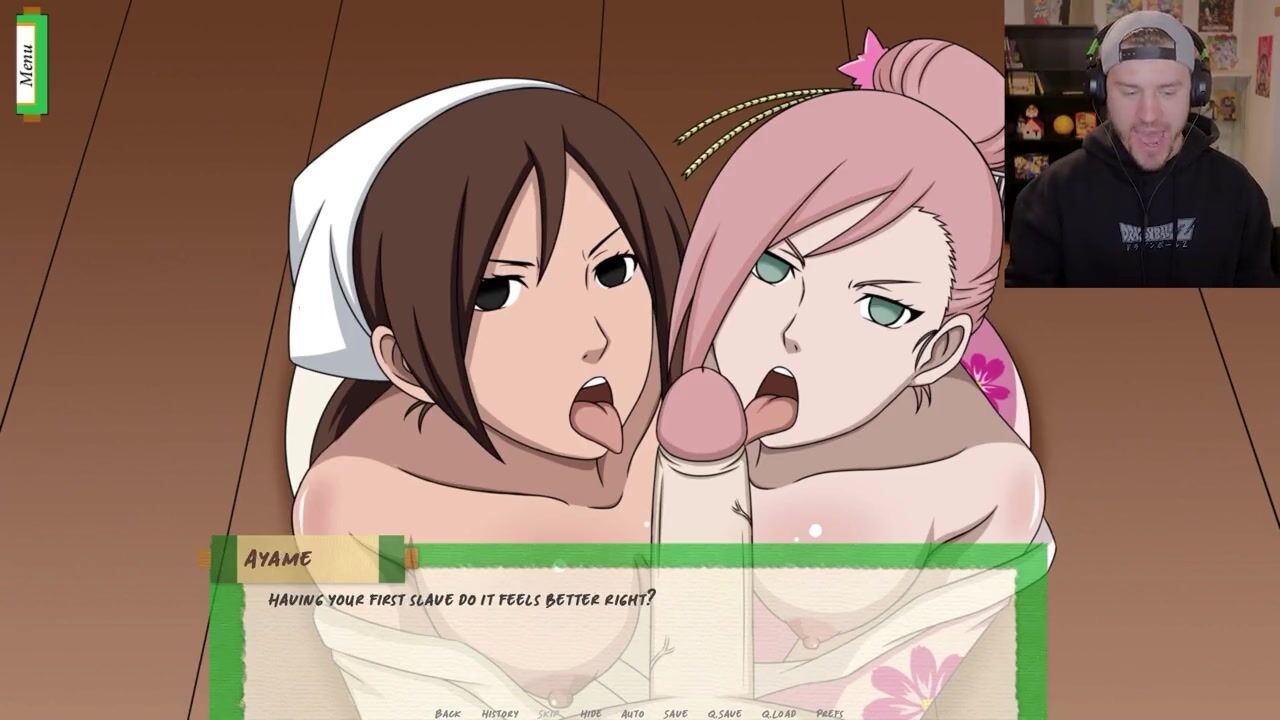Open the Save screen

676,713
